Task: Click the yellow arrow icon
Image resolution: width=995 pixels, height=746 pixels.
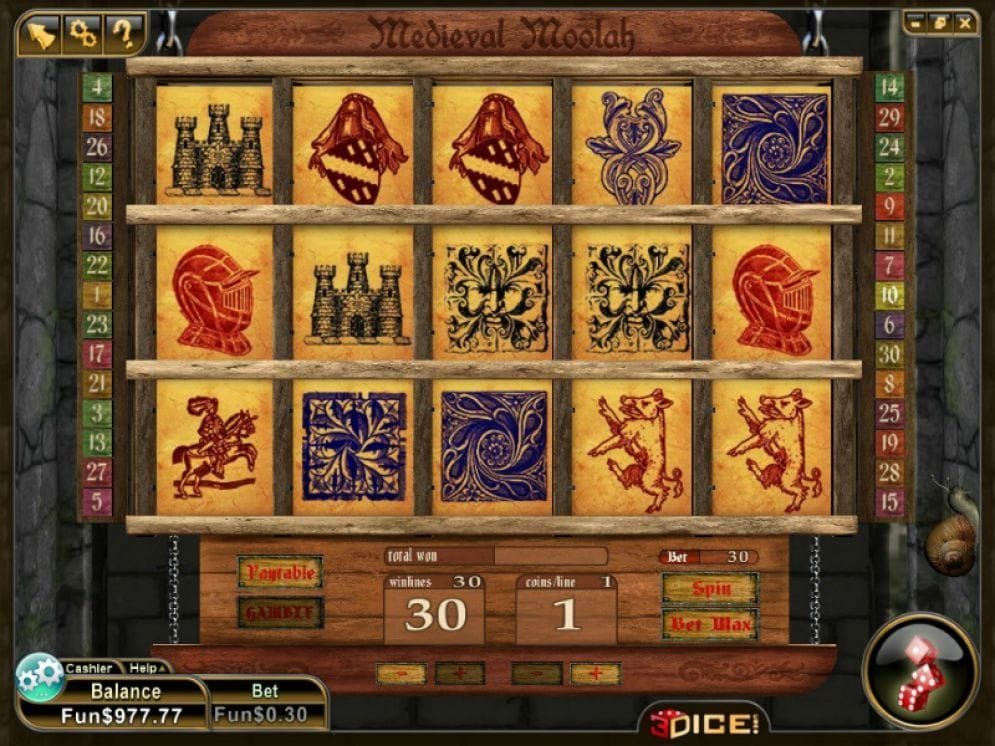Action: 39,34
